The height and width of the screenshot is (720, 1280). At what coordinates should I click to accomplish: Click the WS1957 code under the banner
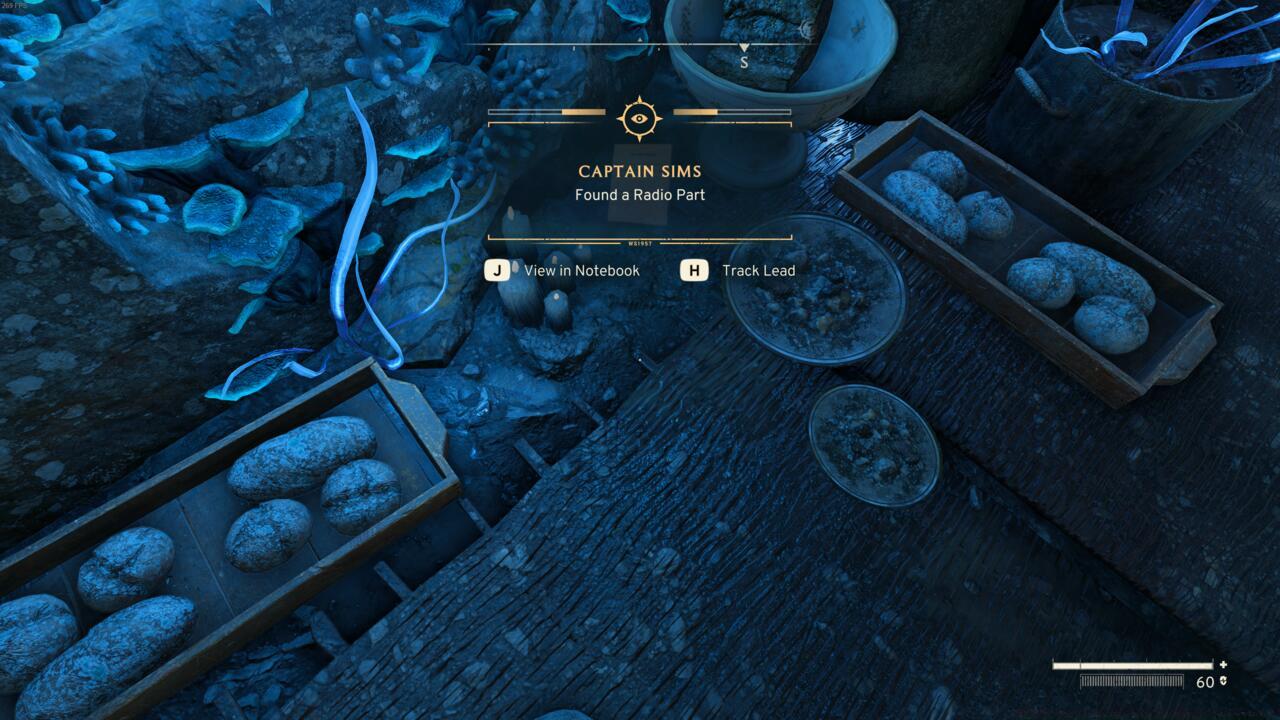[x=639, y=241]
